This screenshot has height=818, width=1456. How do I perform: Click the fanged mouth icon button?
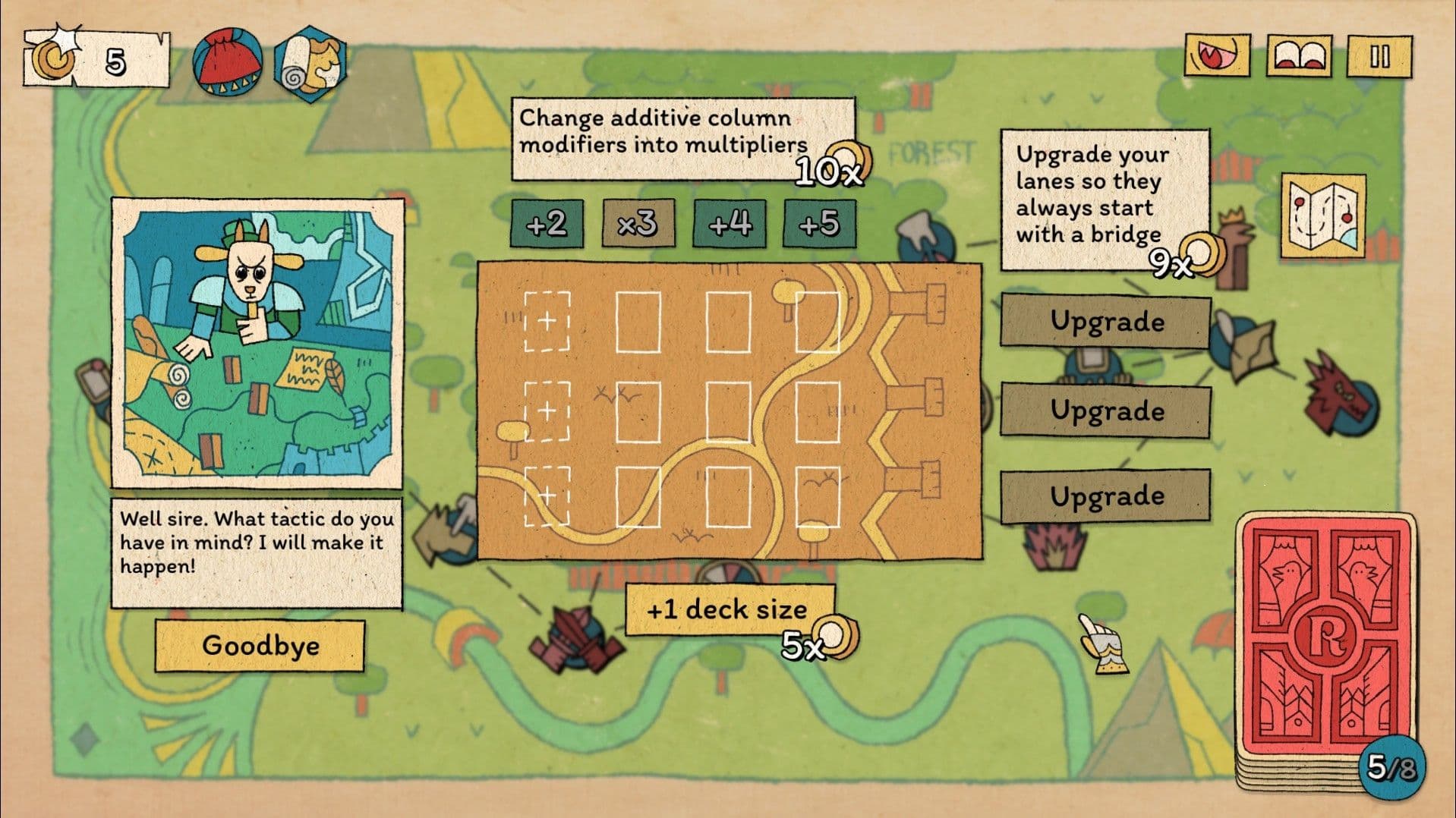coord(1217,56)
